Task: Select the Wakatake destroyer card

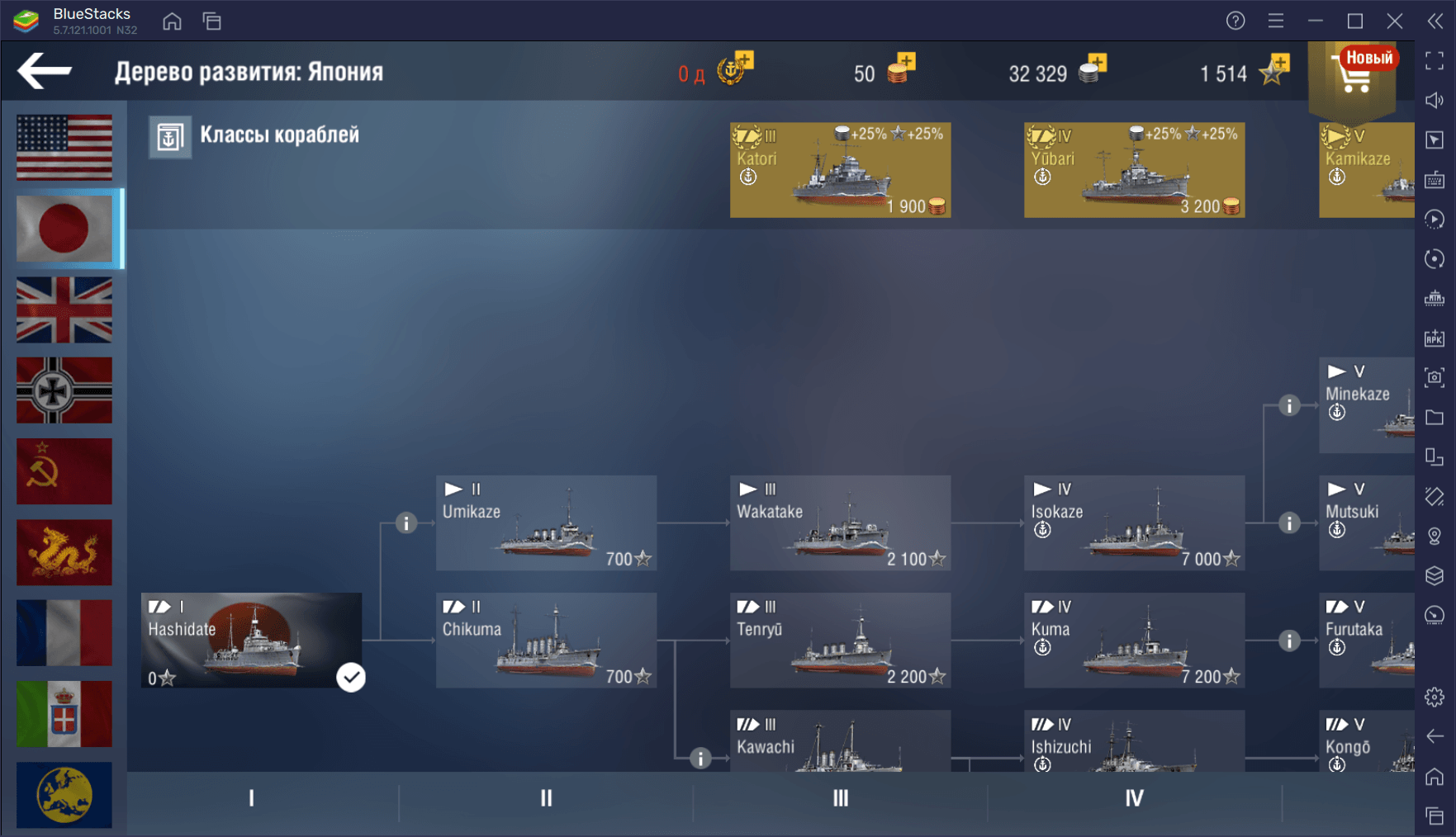Action: click(x=840, y=523)
